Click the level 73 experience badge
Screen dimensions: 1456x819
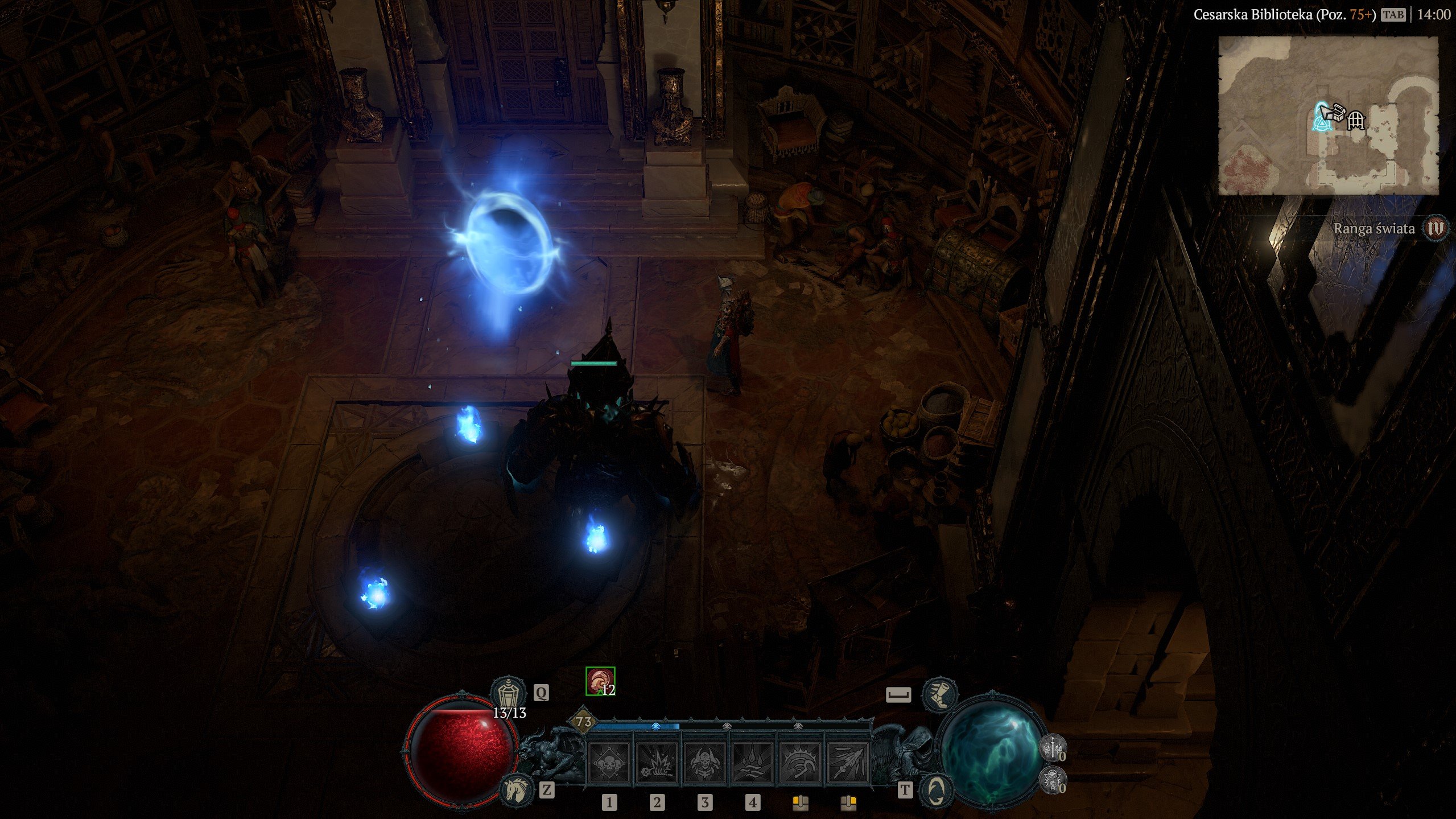584,722
